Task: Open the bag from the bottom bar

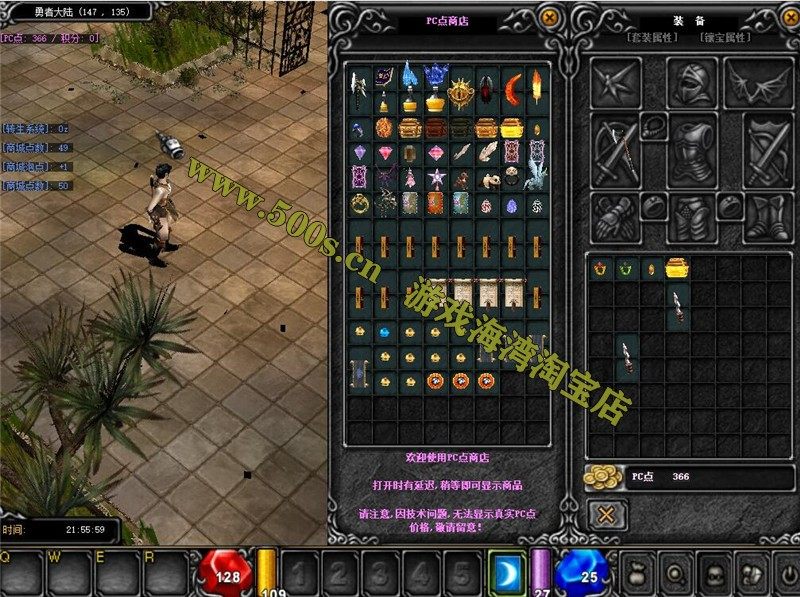Action: tap(636, 574)
